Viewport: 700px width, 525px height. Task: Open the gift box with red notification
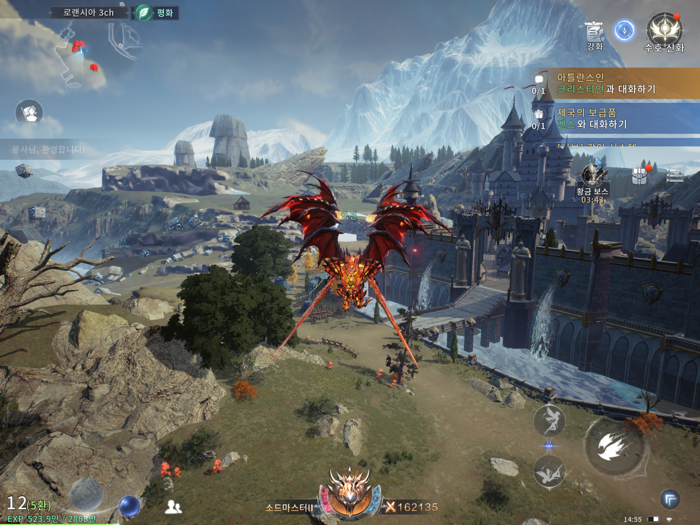click(x=640, y=176)
